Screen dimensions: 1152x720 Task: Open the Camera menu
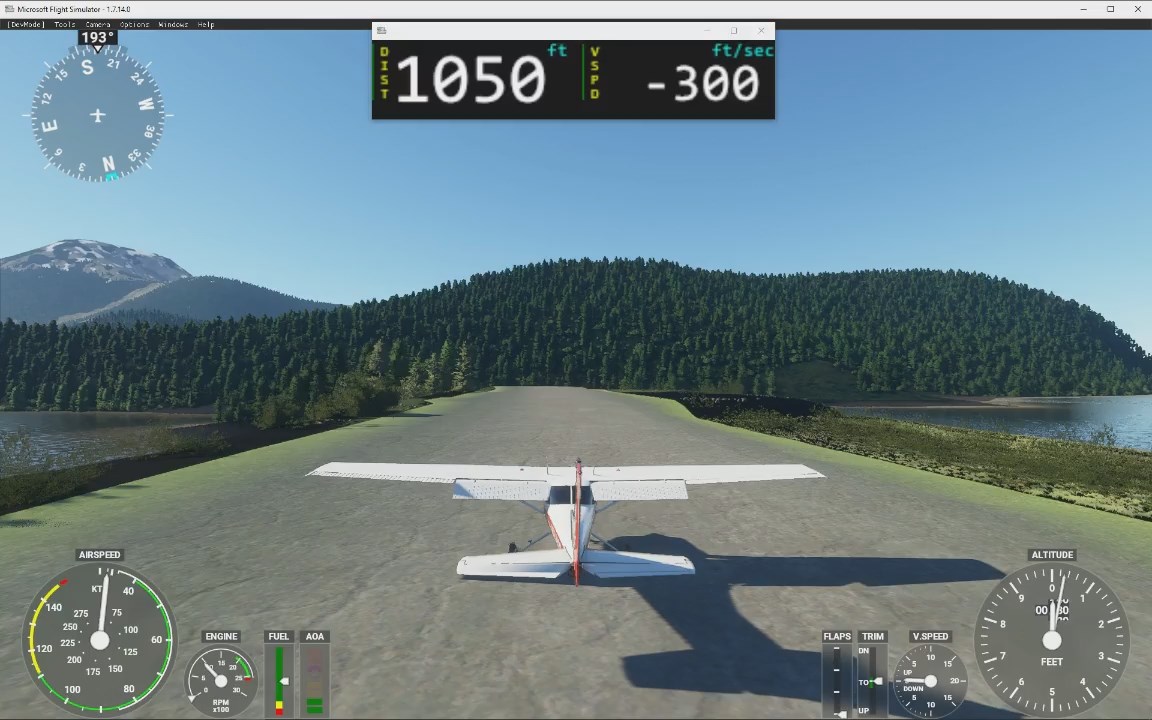[x=98, y=24]
